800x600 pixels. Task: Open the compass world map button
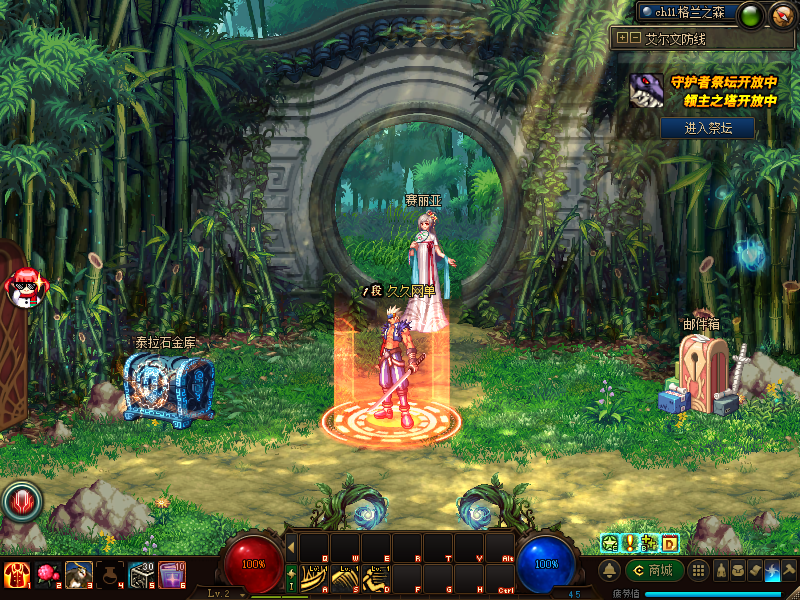coord(782,15)
